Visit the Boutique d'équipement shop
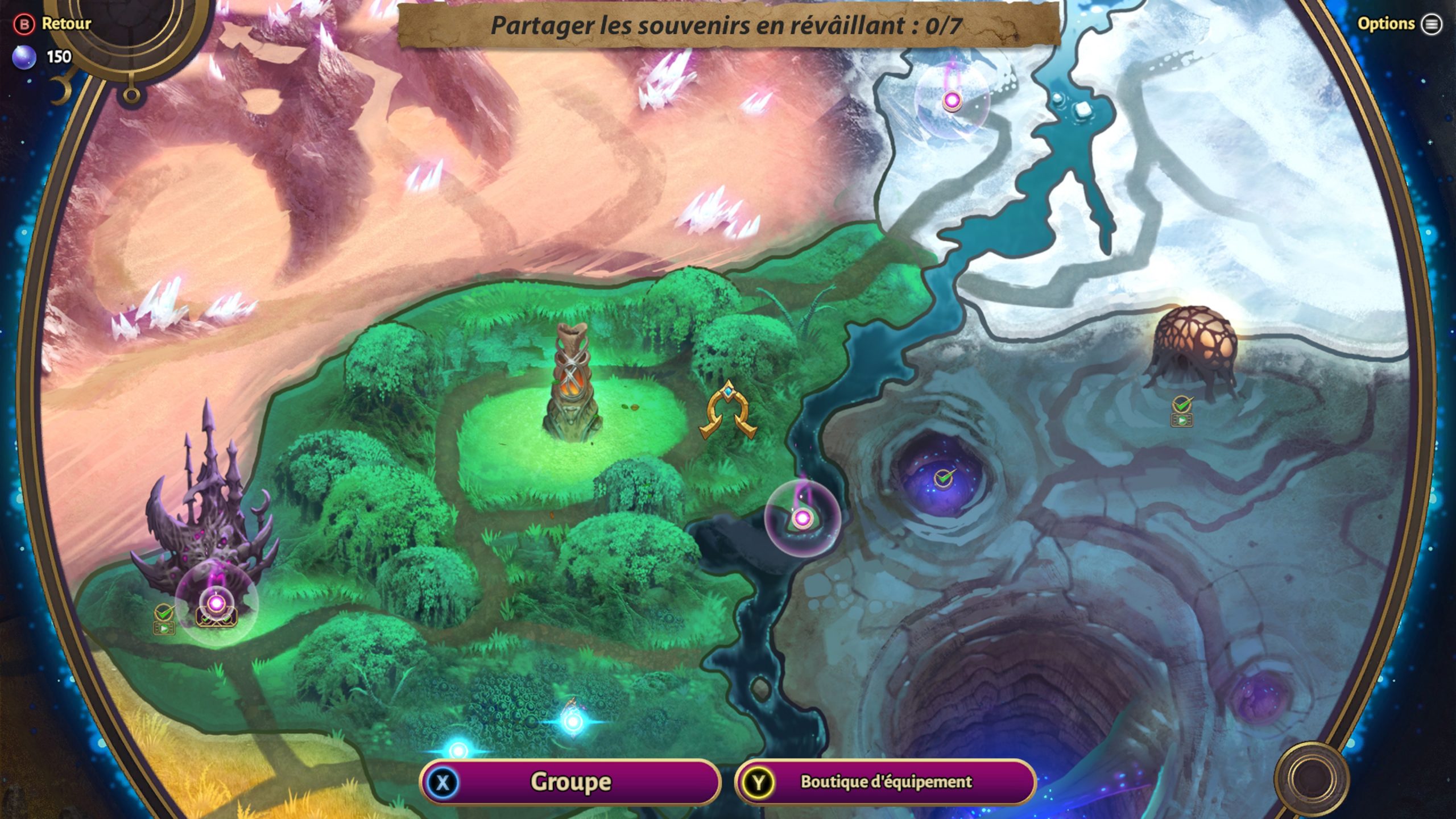 click(x=885, y=782)
